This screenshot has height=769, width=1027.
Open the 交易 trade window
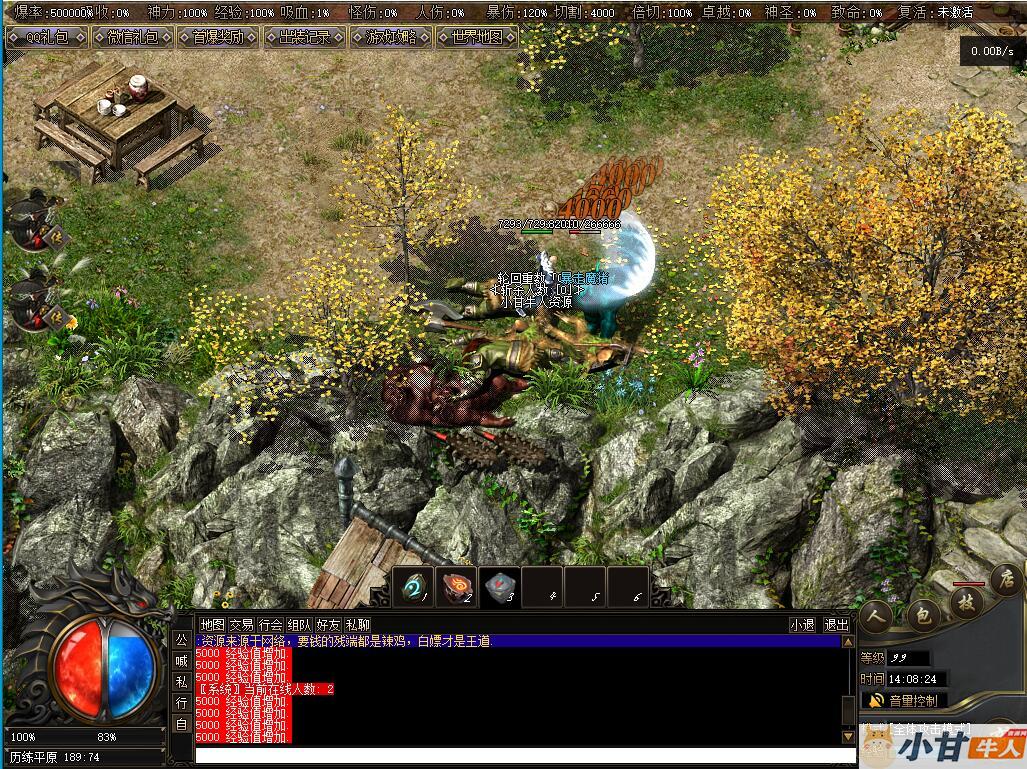[x=241, y=625]
